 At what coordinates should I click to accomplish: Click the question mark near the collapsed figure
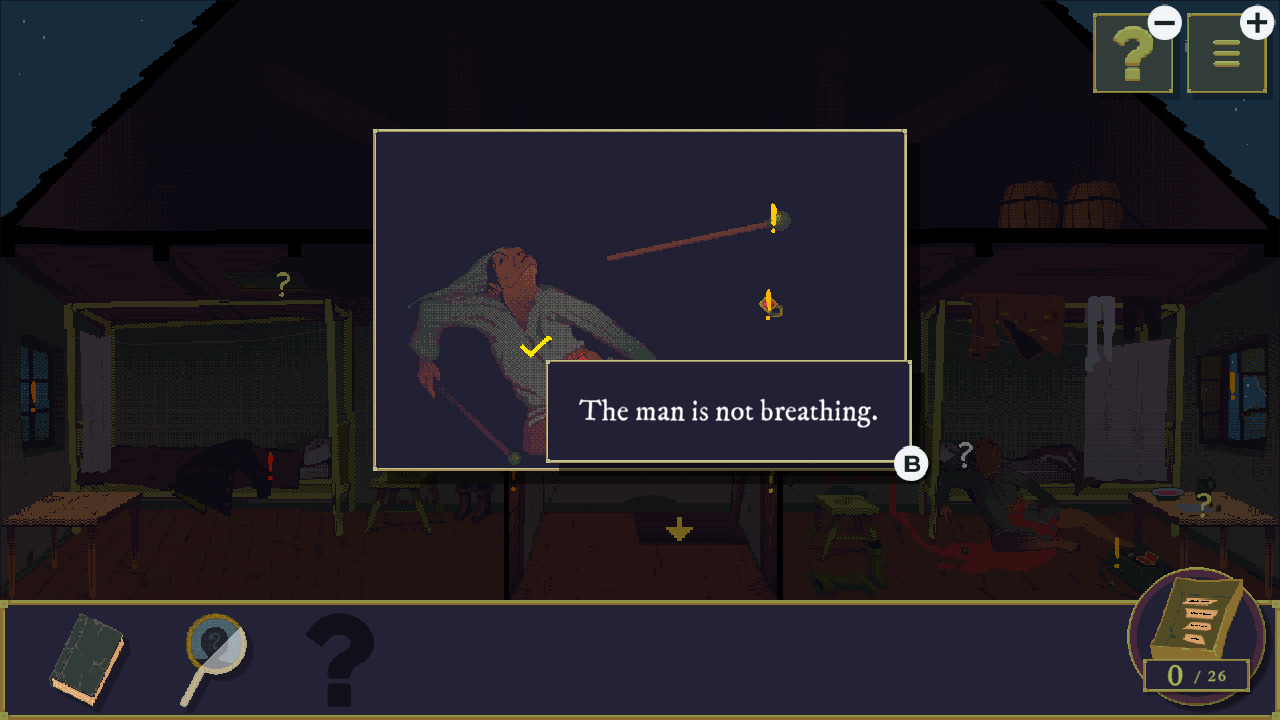[x=965, y=455]
